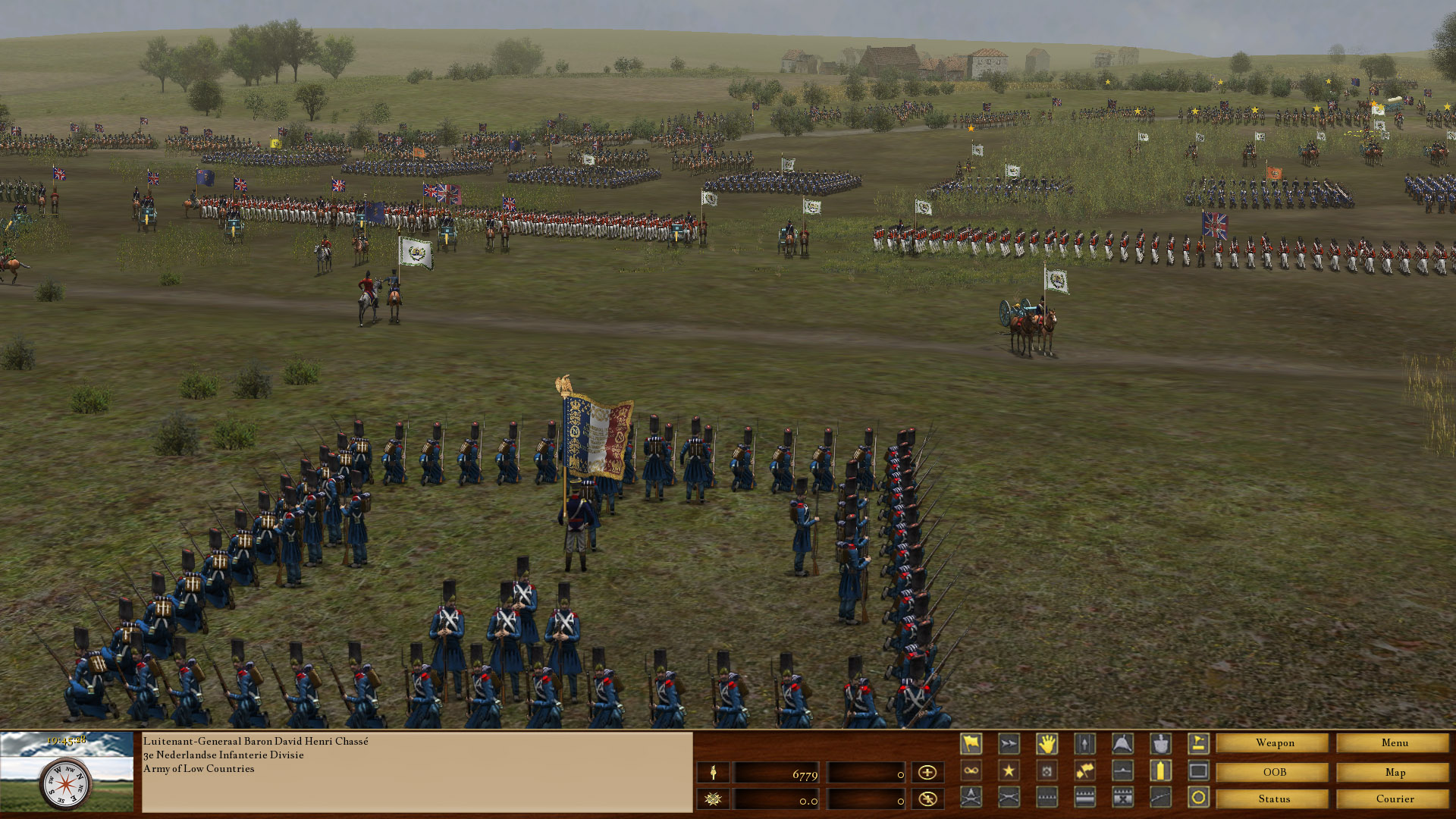The width and height of the screenshot is (1456, 819).
Task: Switch to the Courier dispatch screen
Action: click(1394, 799)
